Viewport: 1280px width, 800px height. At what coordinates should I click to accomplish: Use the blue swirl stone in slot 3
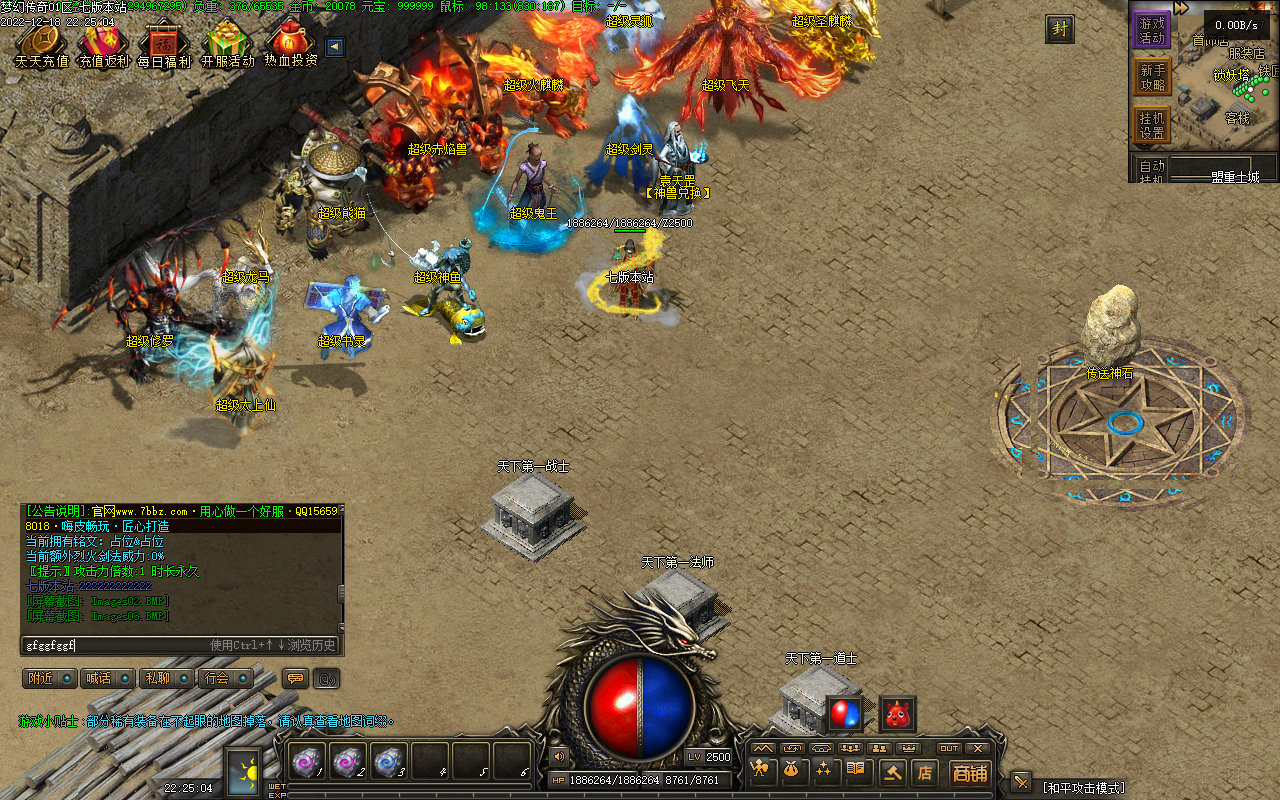[388, 762]
